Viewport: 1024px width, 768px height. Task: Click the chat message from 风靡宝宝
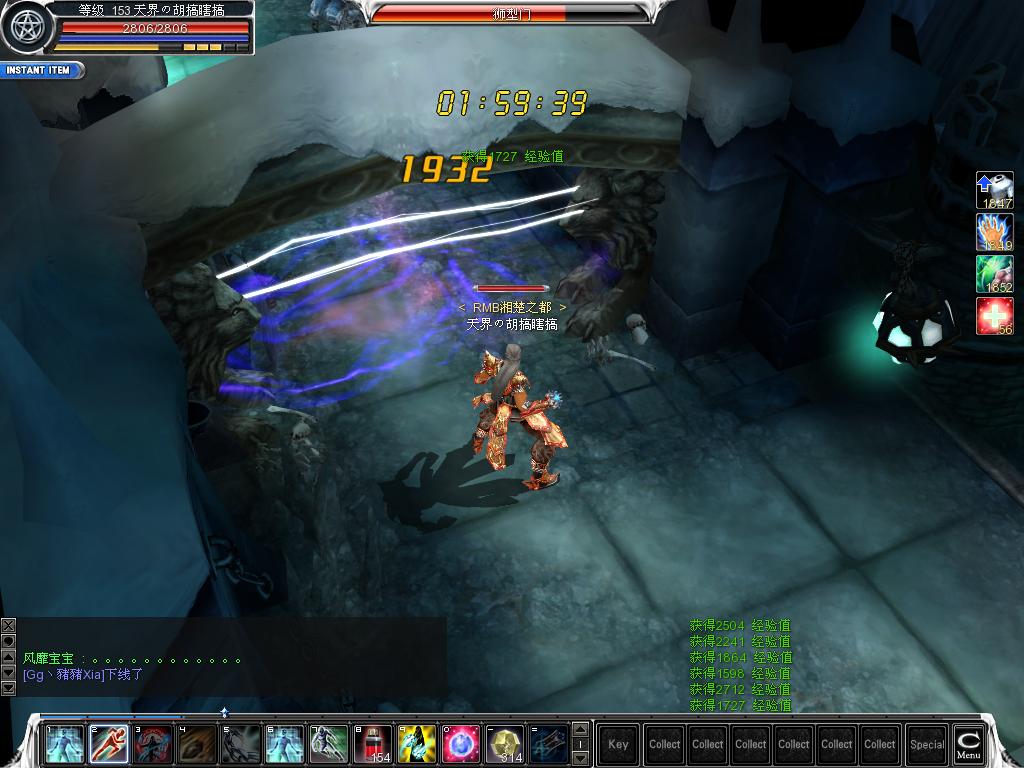coord(131,659)
